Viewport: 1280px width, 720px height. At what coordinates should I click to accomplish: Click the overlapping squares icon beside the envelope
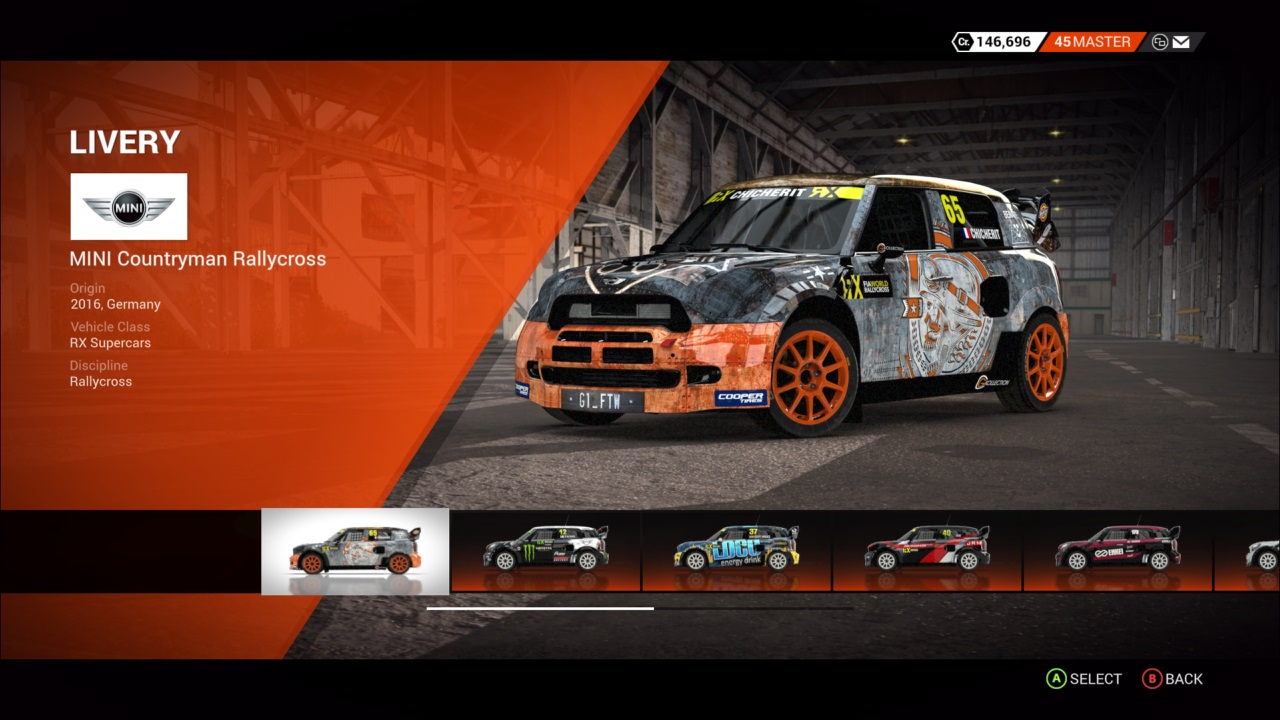point(1160,42)
